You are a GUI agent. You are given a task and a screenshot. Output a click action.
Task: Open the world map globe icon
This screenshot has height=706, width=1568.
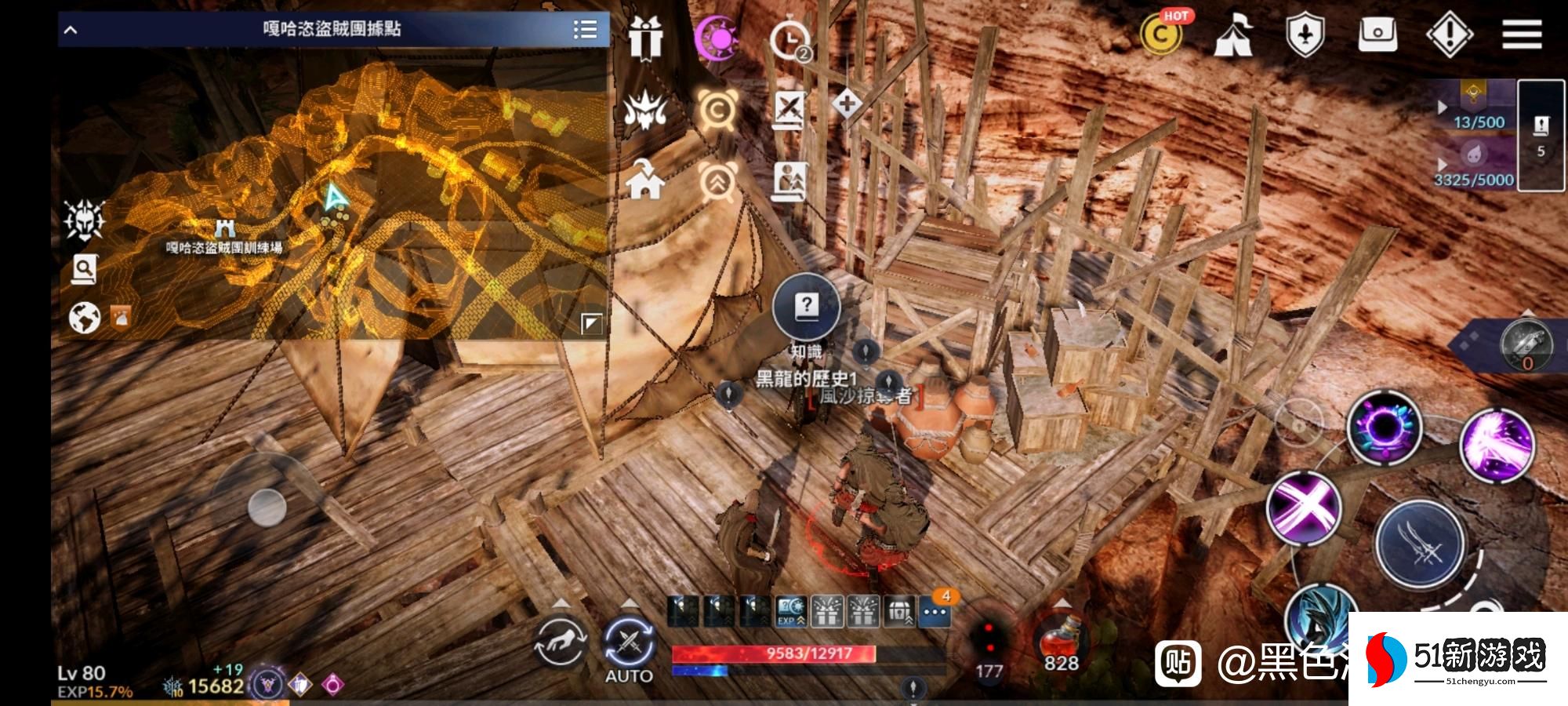tap(85, 318)
